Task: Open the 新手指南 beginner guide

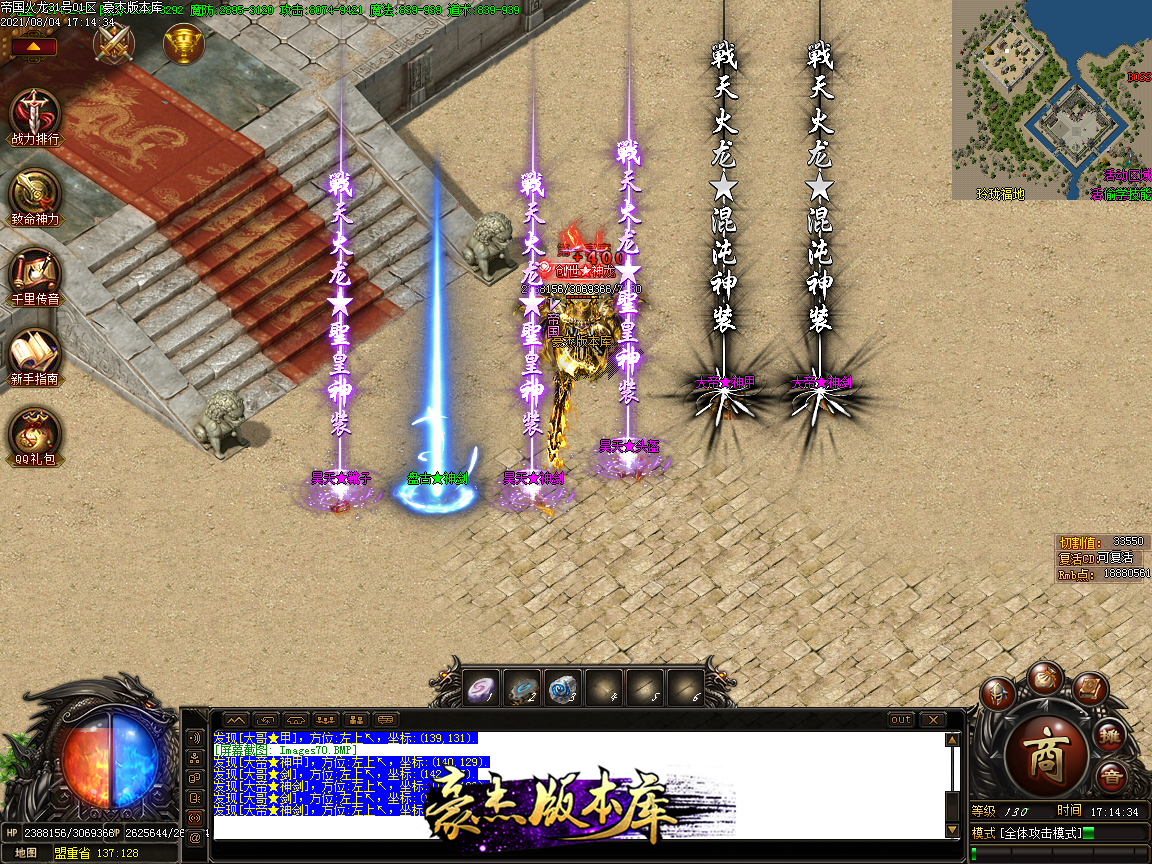Action: point(35,353)
